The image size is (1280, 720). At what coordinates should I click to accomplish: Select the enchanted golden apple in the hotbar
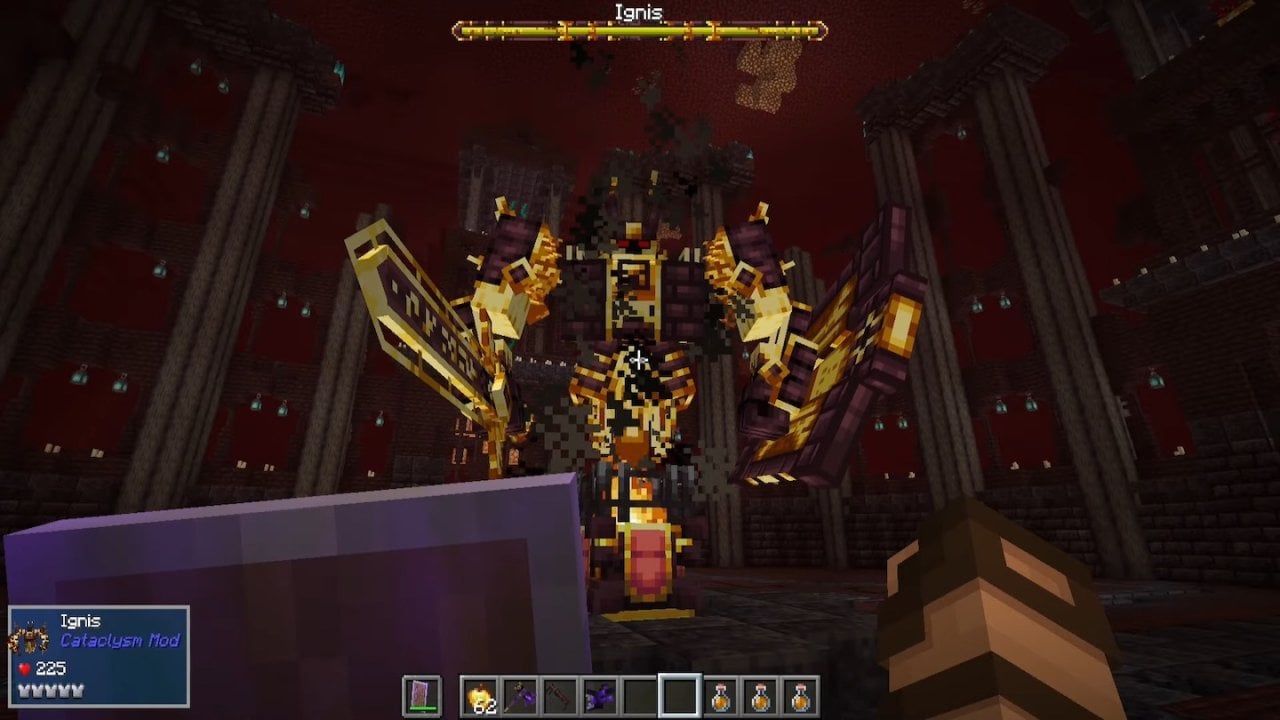(x=480, y=694)
